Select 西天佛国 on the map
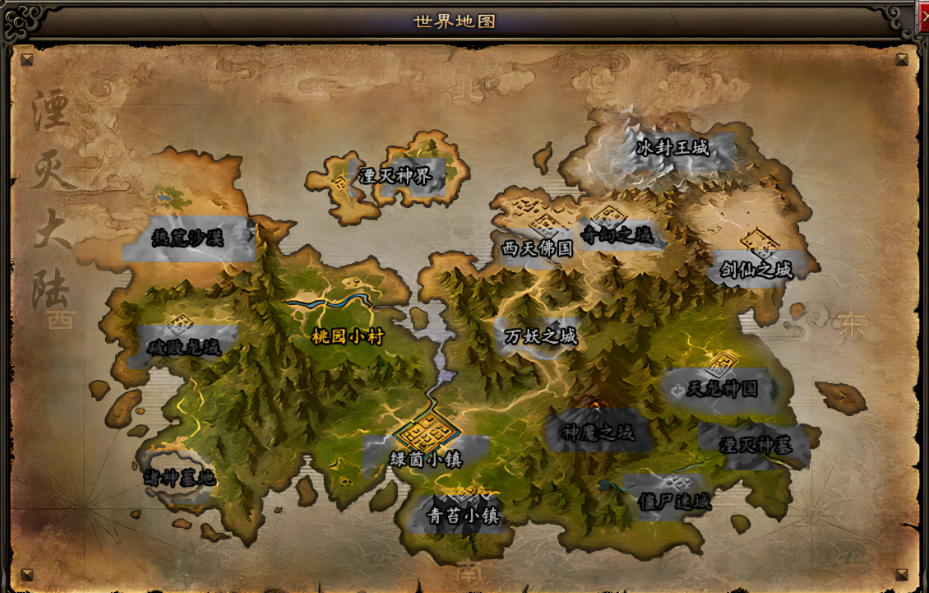929x593 pixels. pyautogui.click(x=538, y=248)
